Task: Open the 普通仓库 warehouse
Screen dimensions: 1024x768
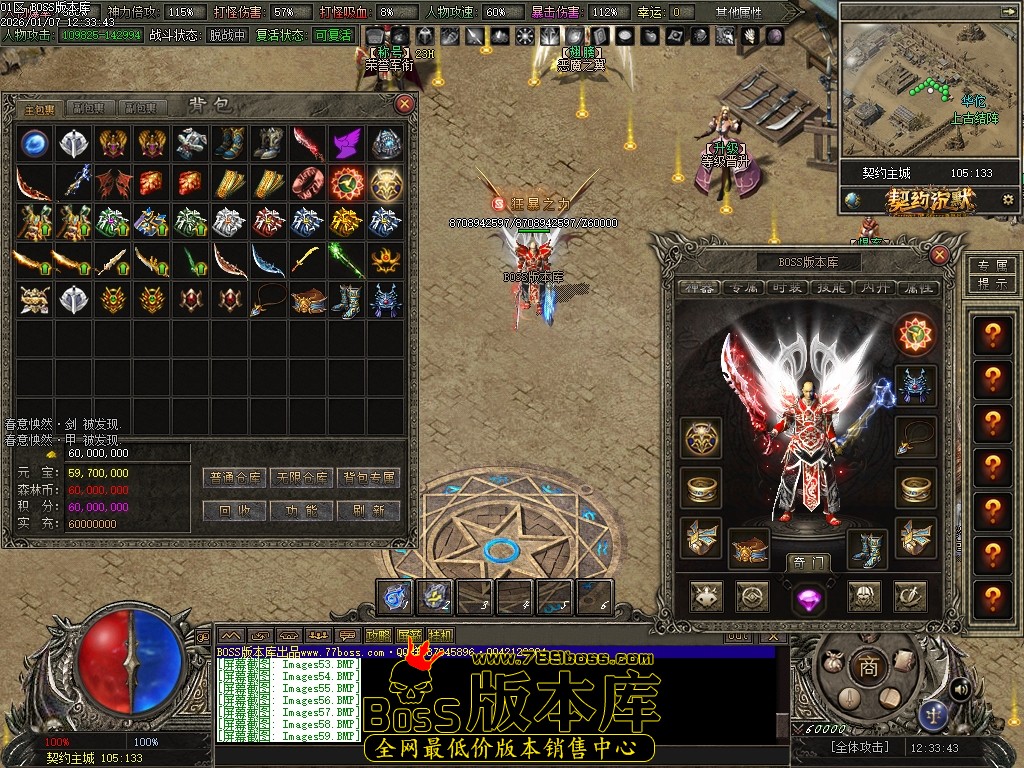Action: click(x=235, y=478)
